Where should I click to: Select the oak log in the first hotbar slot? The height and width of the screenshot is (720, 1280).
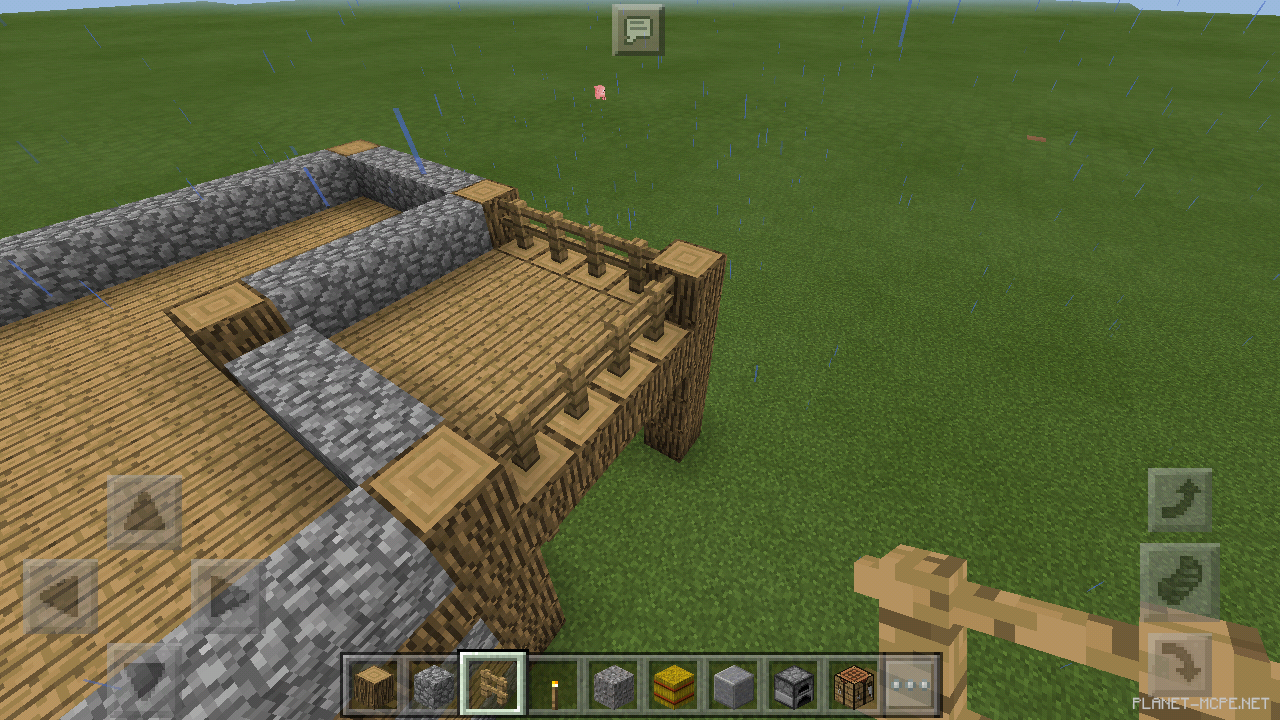pos(373,683)
